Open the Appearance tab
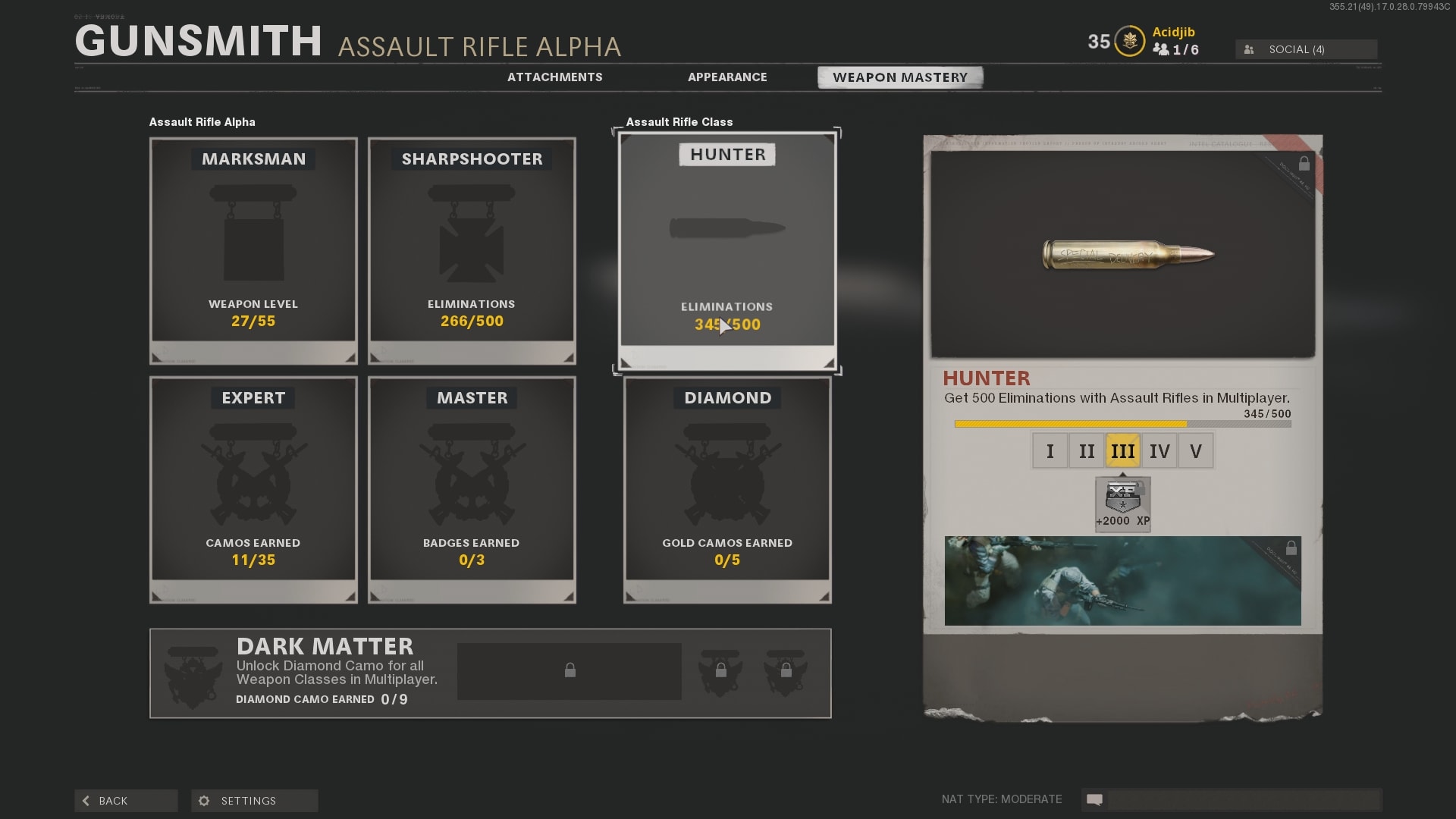Viewport: 1456px width, 819px height. pos(727,77)
